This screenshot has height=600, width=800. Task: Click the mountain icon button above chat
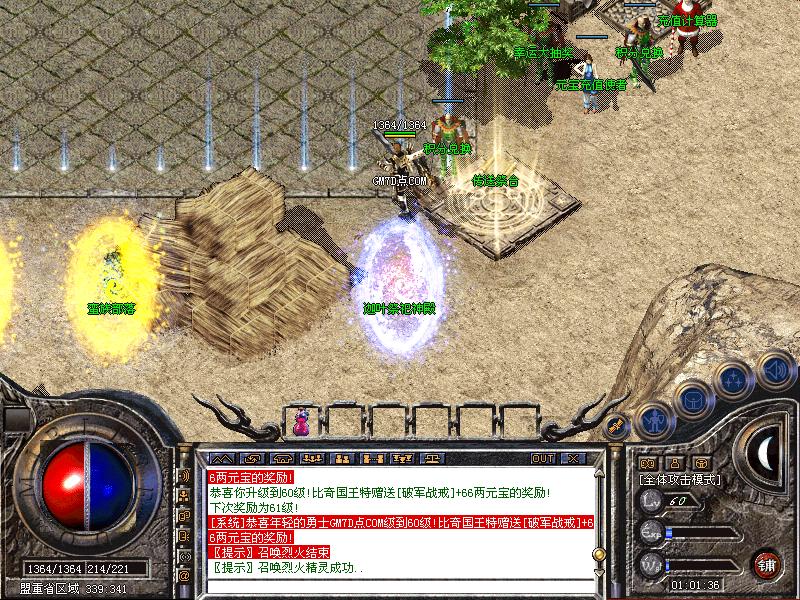(x=221, y=458)
